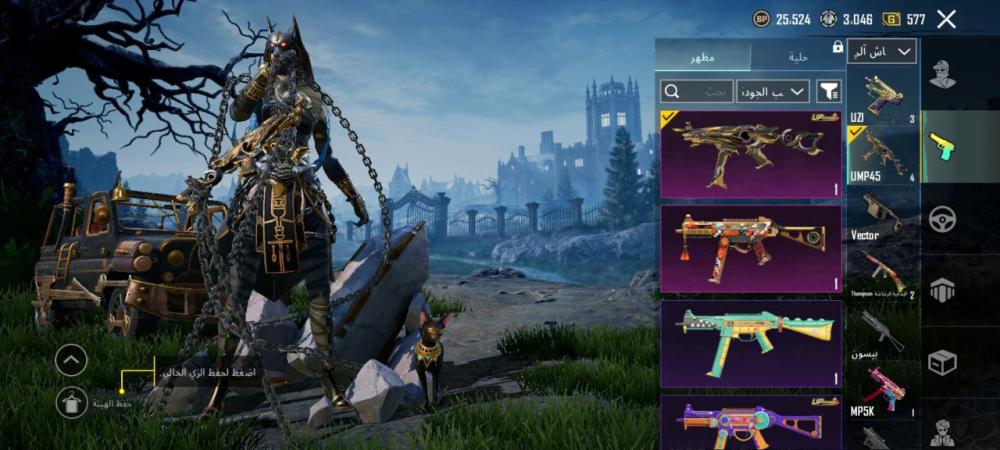This screenshot has width=1000, height=450.
Task: Switch to the حلية ornament tab
Action: coord(798,56)
